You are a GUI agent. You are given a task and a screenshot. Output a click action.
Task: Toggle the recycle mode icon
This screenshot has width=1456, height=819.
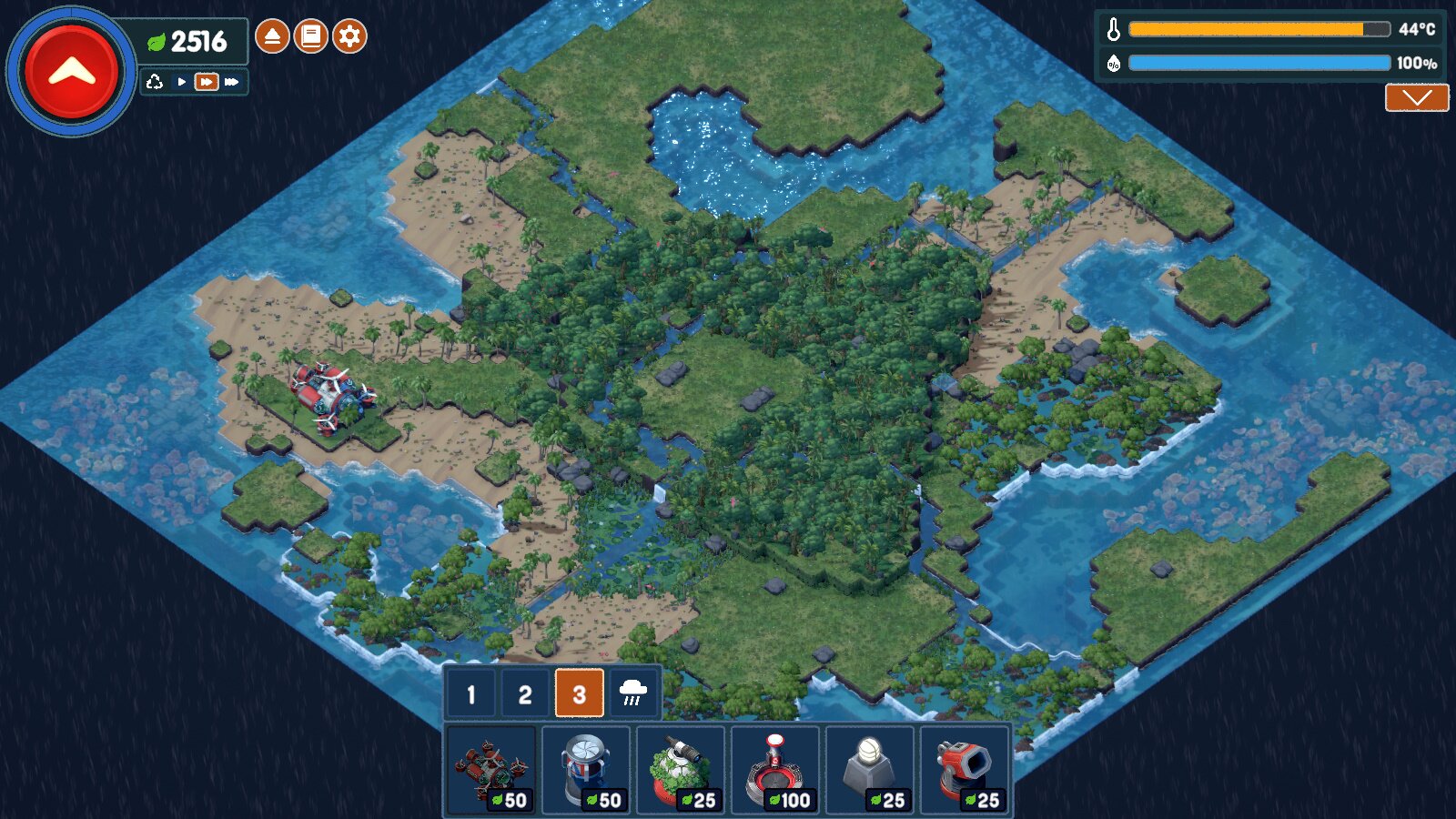155,82
